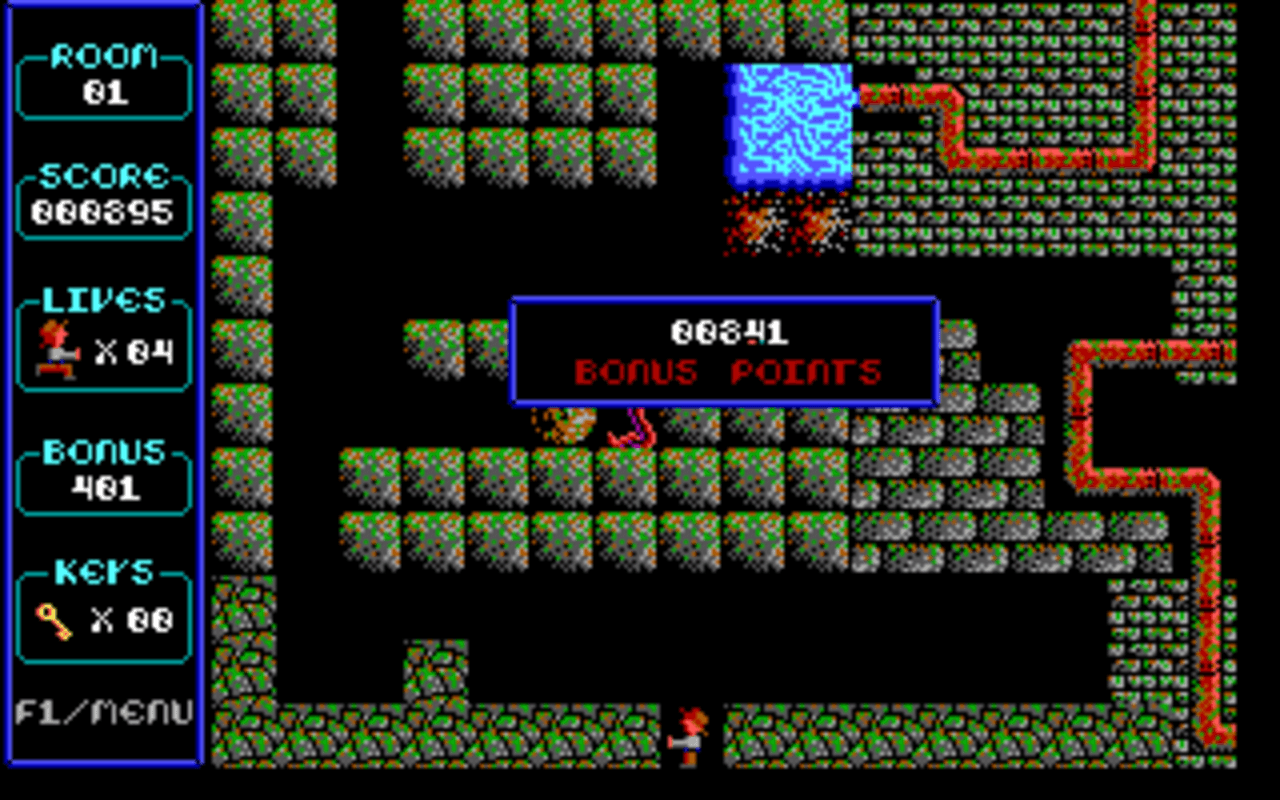Click the blue sidebar border frame
The width and height of the screenshot is (1280, 800).
[x=200, y=400]
